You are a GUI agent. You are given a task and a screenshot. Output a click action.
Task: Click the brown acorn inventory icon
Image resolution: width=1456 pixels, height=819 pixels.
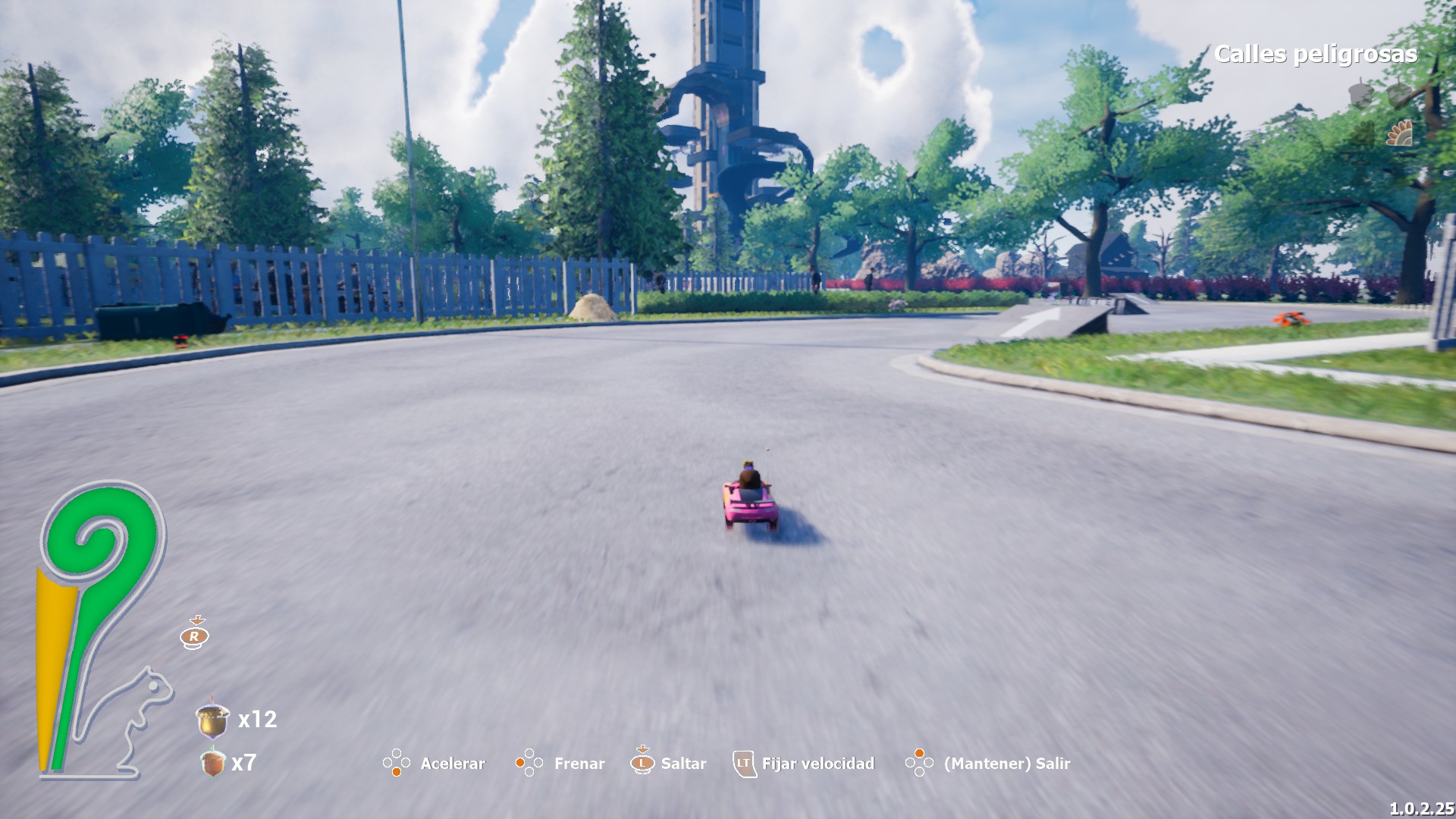point(213,761)
